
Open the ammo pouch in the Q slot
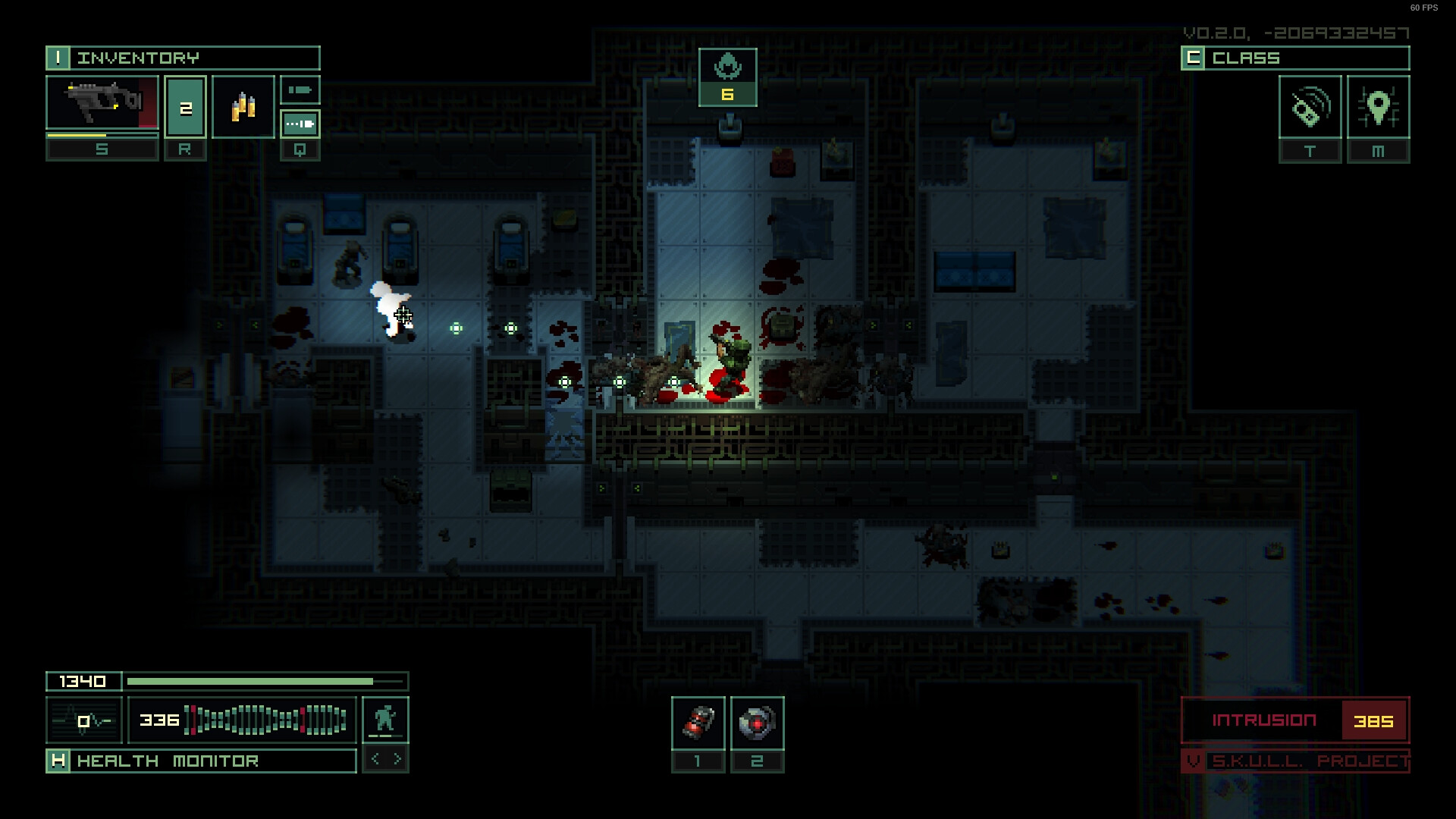[243, 106]
